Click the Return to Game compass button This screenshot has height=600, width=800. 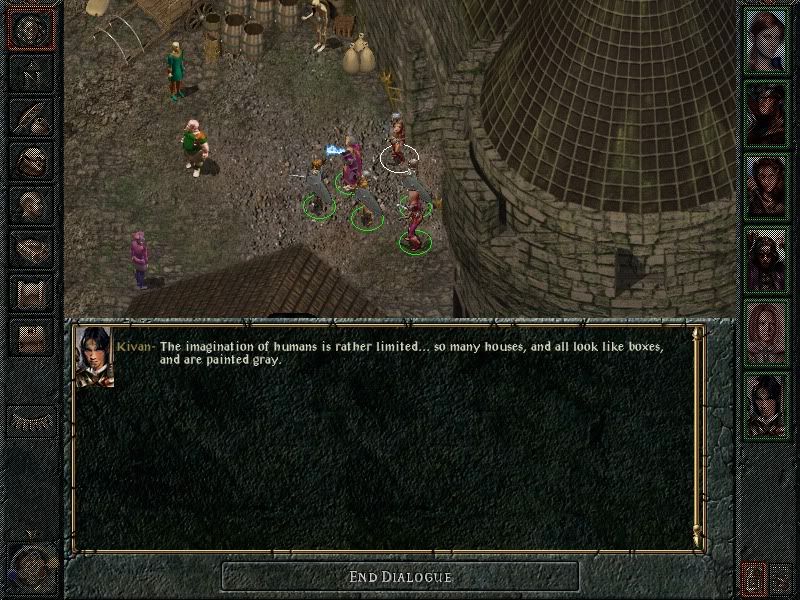(30, 30)
